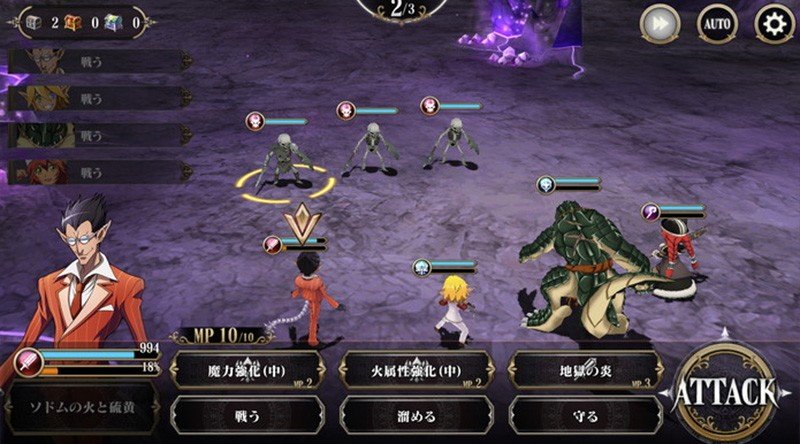The image size is (800, 444).
Task: Select the 魔力強化(中) skill
Action: pyautogui.click(x=247, y=370)
